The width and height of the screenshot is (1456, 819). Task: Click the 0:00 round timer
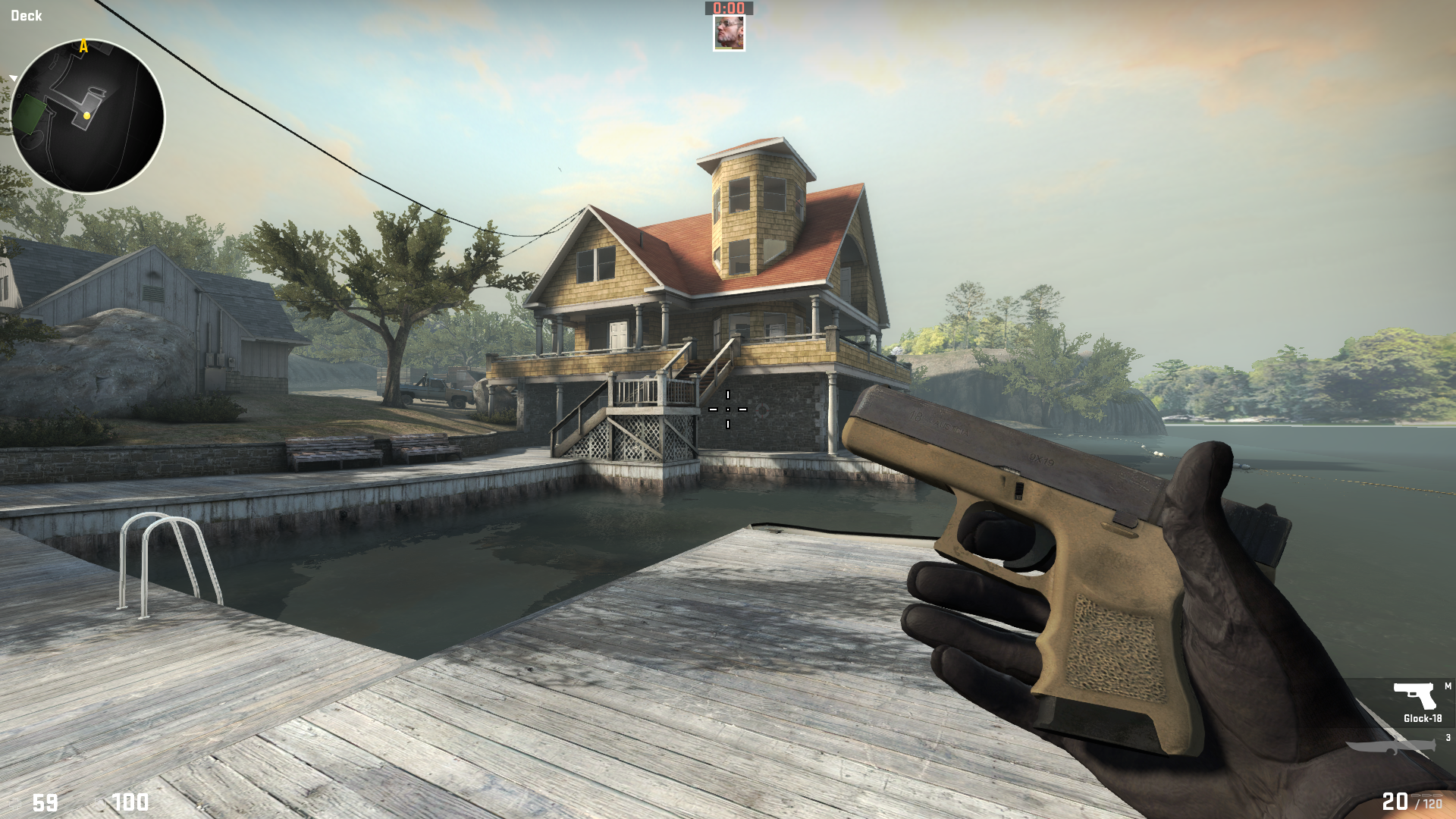pos(728,8)
